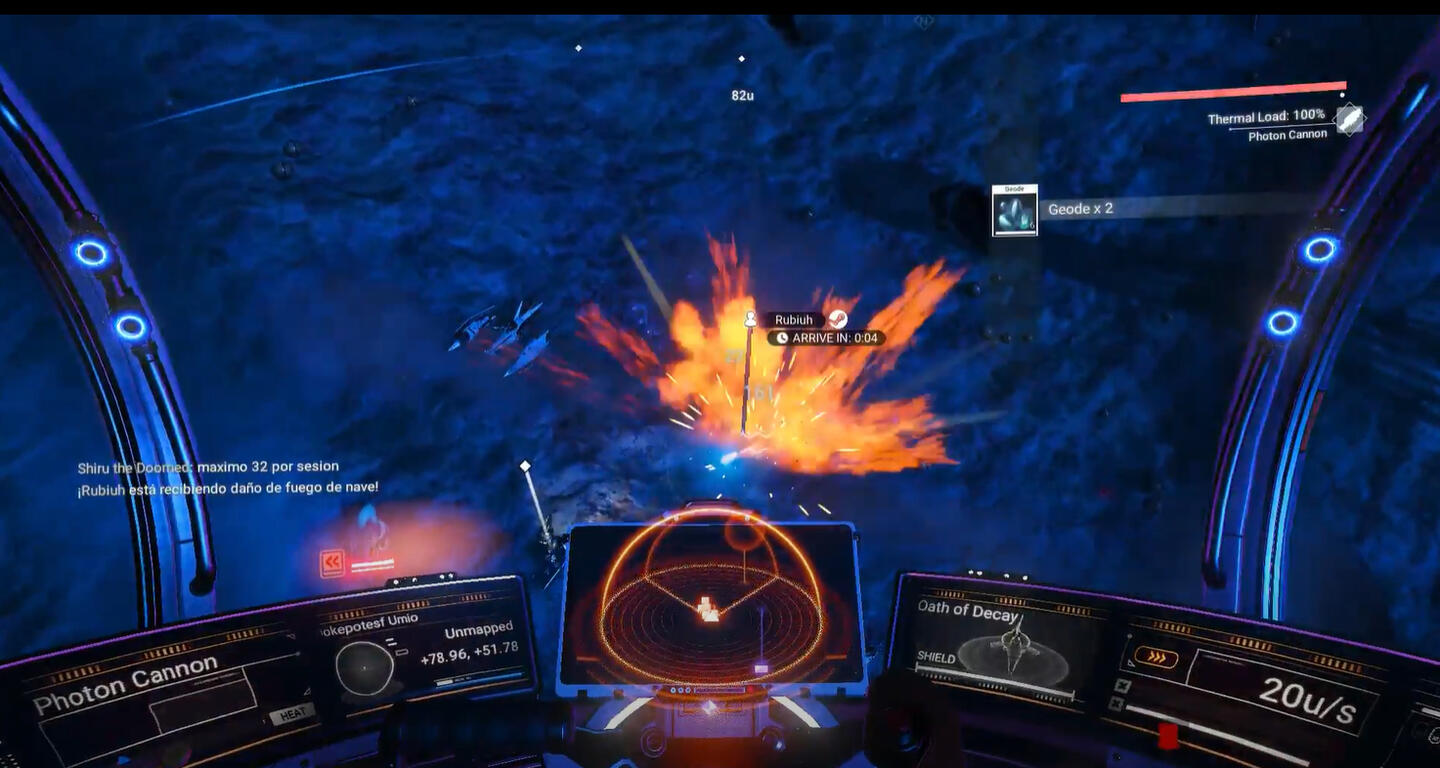Select the planet icon on the Unmapped panel
The image size is (1440, 768).
click(363, 667)
